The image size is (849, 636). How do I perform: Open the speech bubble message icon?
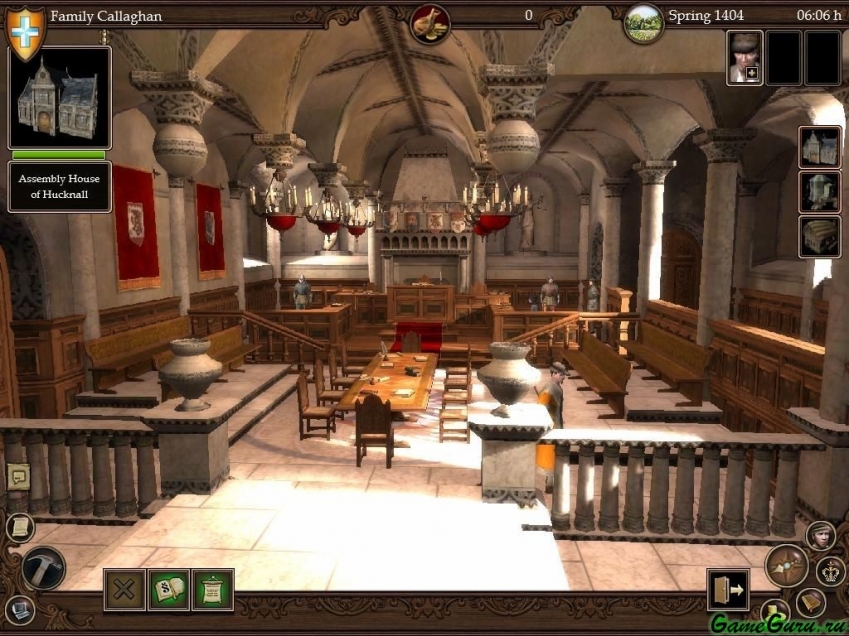18,476
